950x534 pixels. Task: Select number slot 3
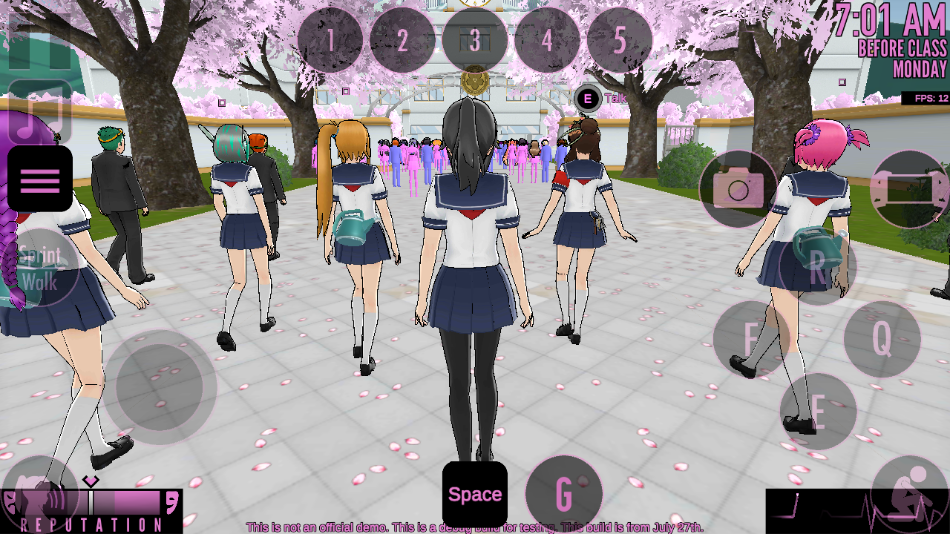pyautogui.click(x=475, y=41)
